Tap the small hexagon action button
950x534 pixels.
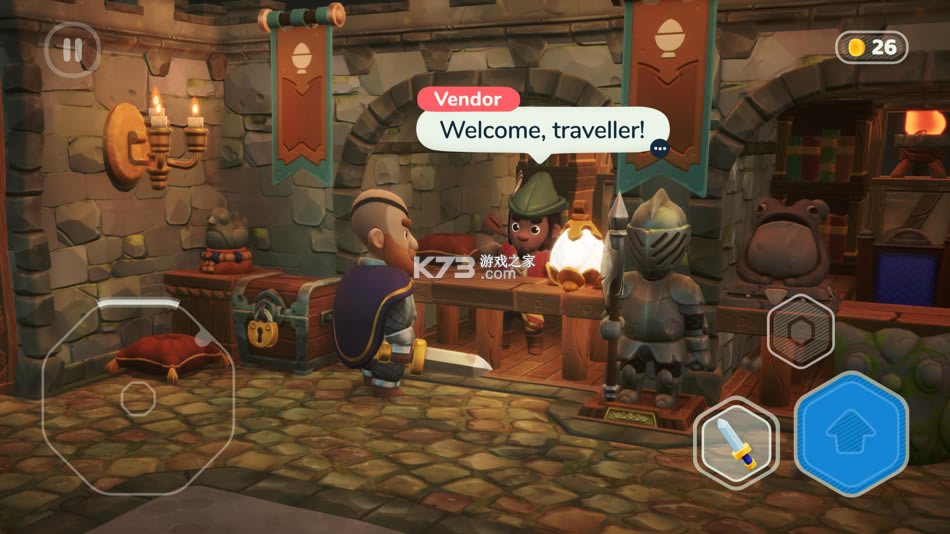click(x=800, y=331)
